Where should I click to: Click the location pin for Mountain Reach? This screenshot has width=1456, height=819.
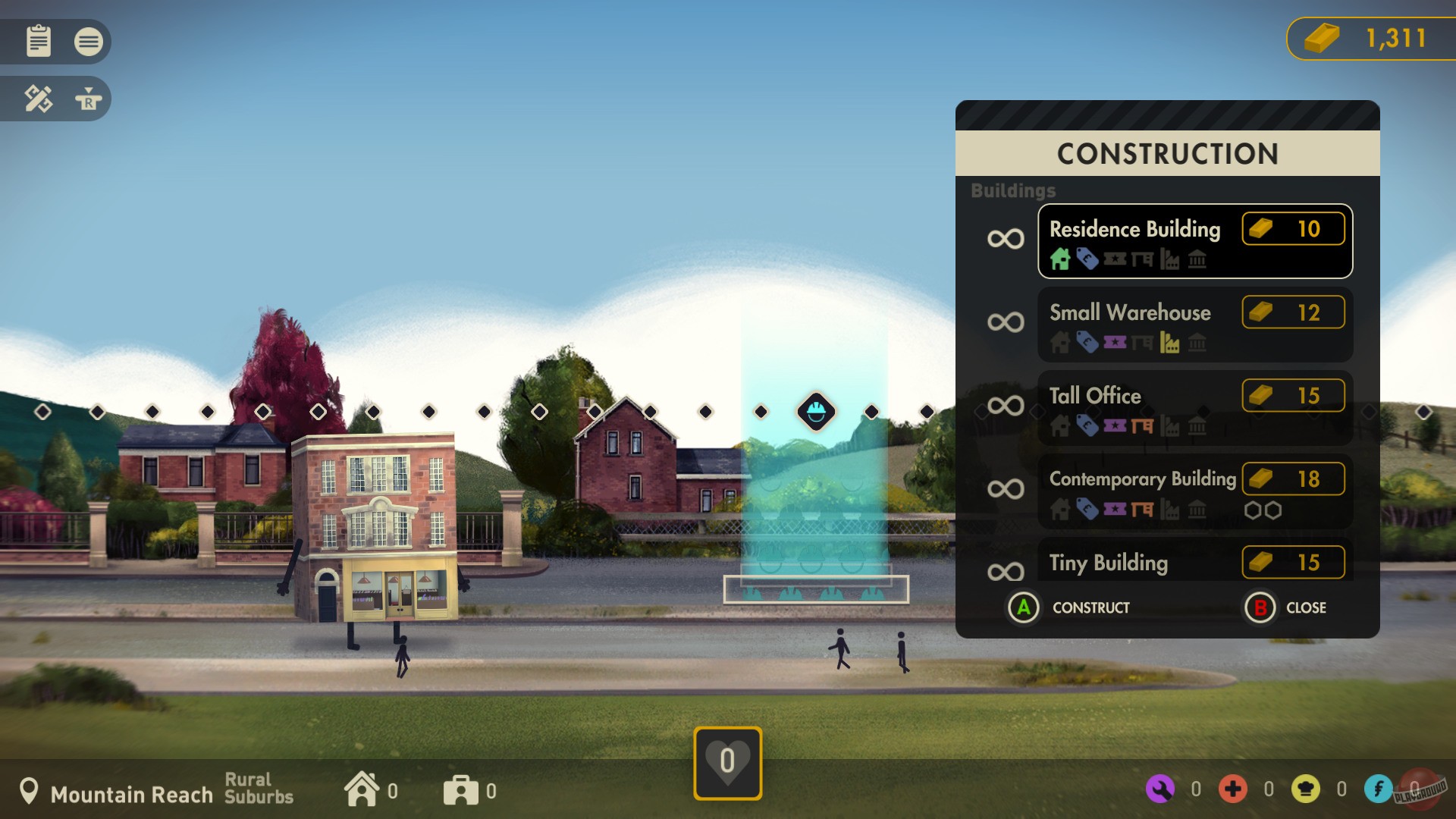30,791
